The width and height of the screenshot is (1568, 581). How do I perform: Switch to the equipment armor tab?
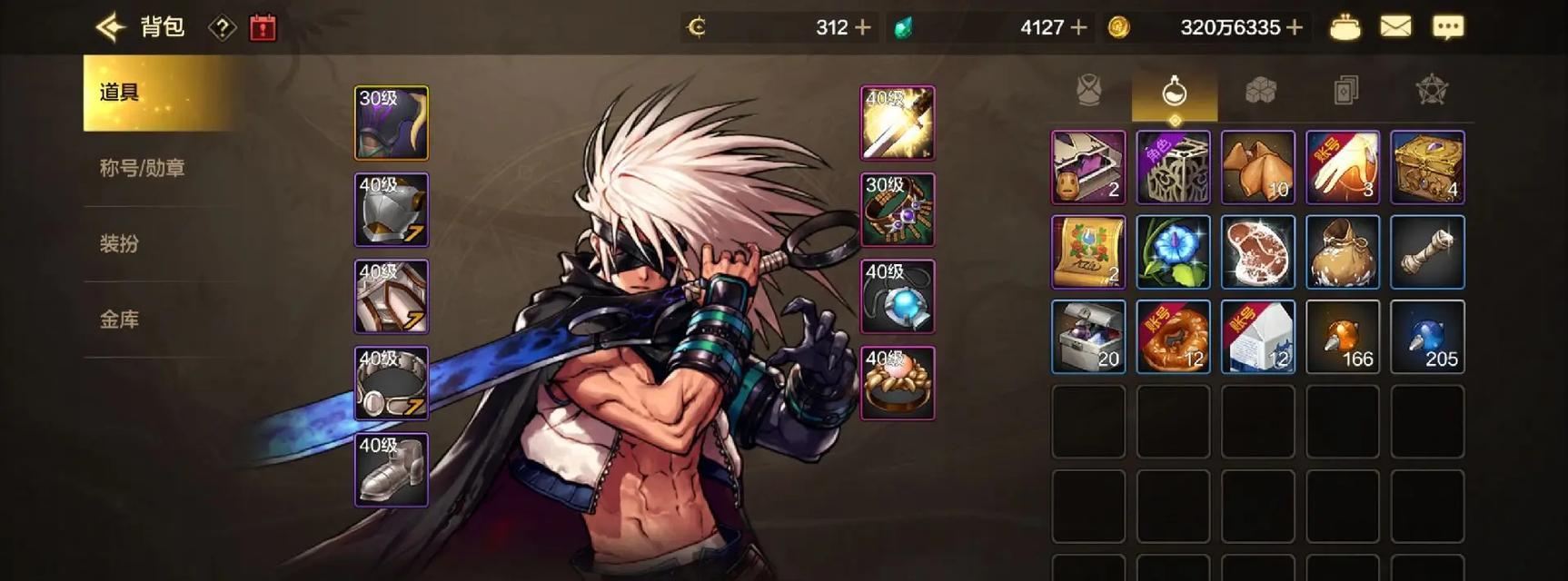pyautogui.click(x=1089, y=91)
